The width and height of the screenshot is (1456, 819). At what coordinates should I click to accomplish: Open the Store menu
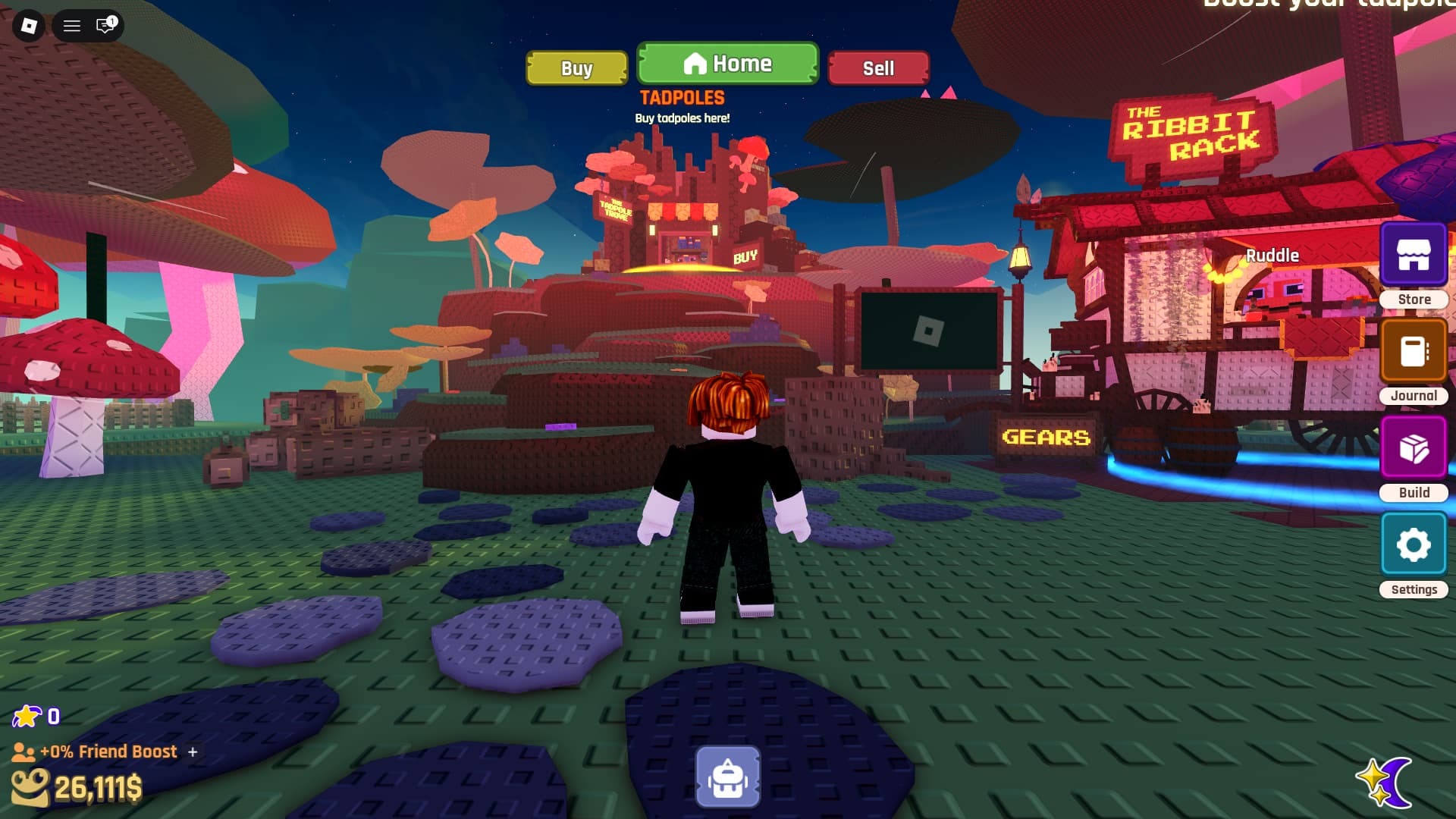[1414, 256]
